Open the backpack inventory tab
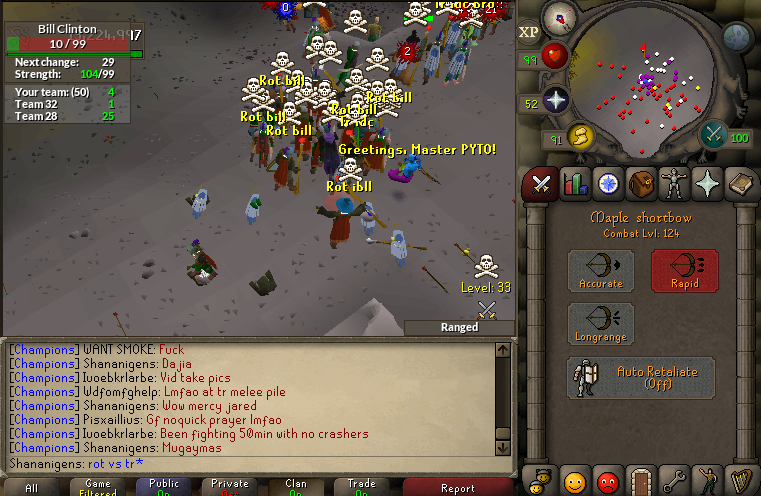Viewport: 761px width, 496px height. 641,184
